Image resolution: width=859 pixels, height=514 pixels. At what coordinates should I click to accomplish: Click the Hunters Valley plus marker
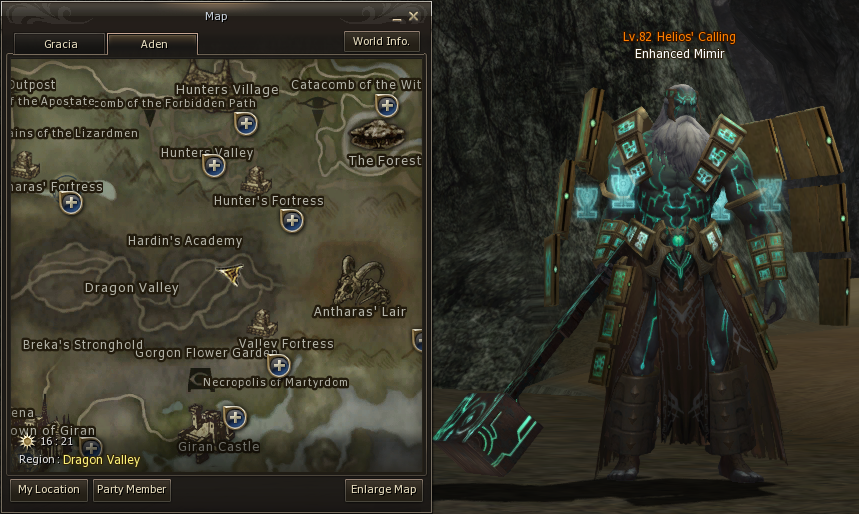pyautogui.click(x=214, y=166)
